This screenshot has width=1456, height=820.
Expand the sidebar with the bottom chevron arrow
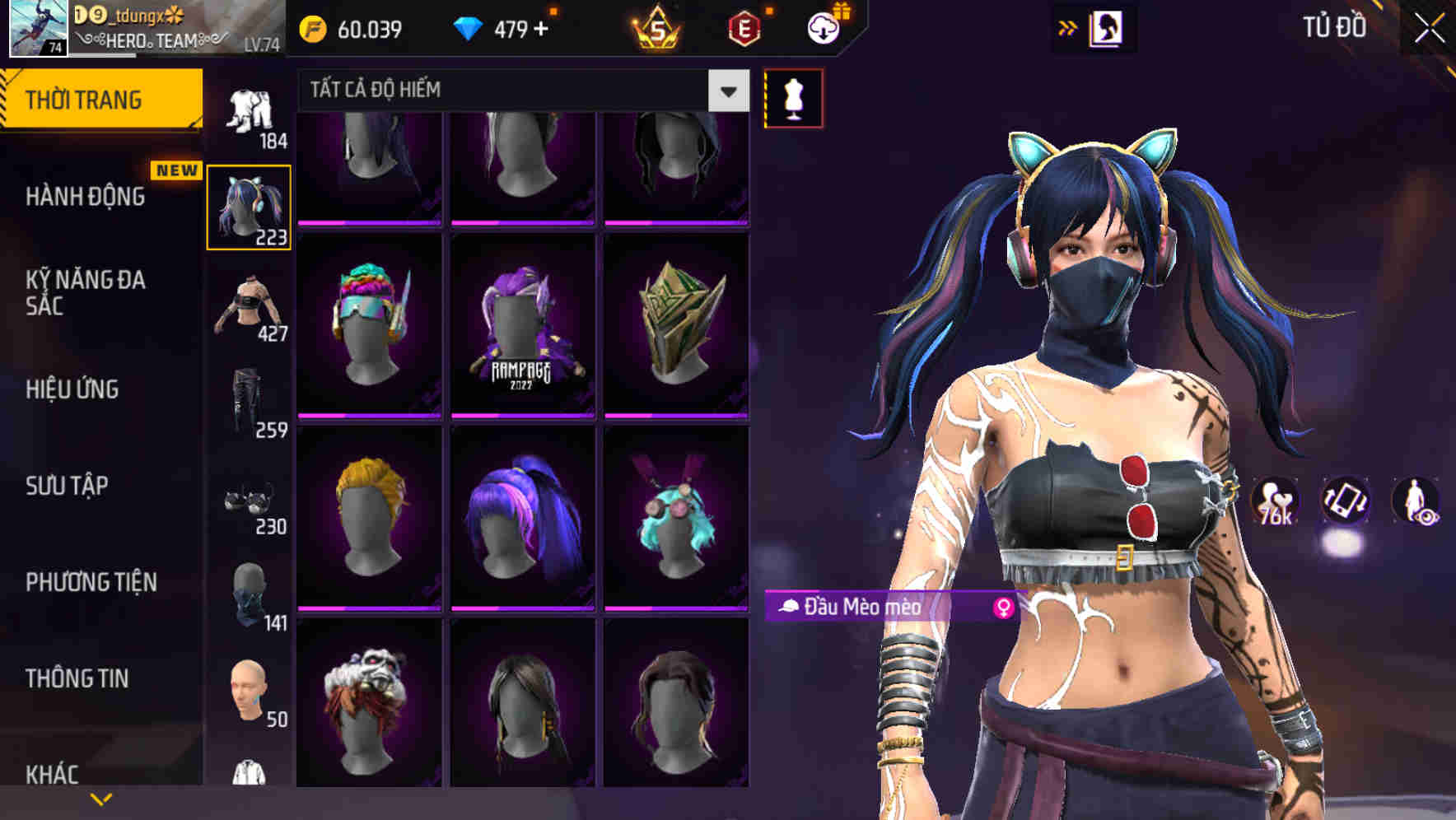(101, 797)
